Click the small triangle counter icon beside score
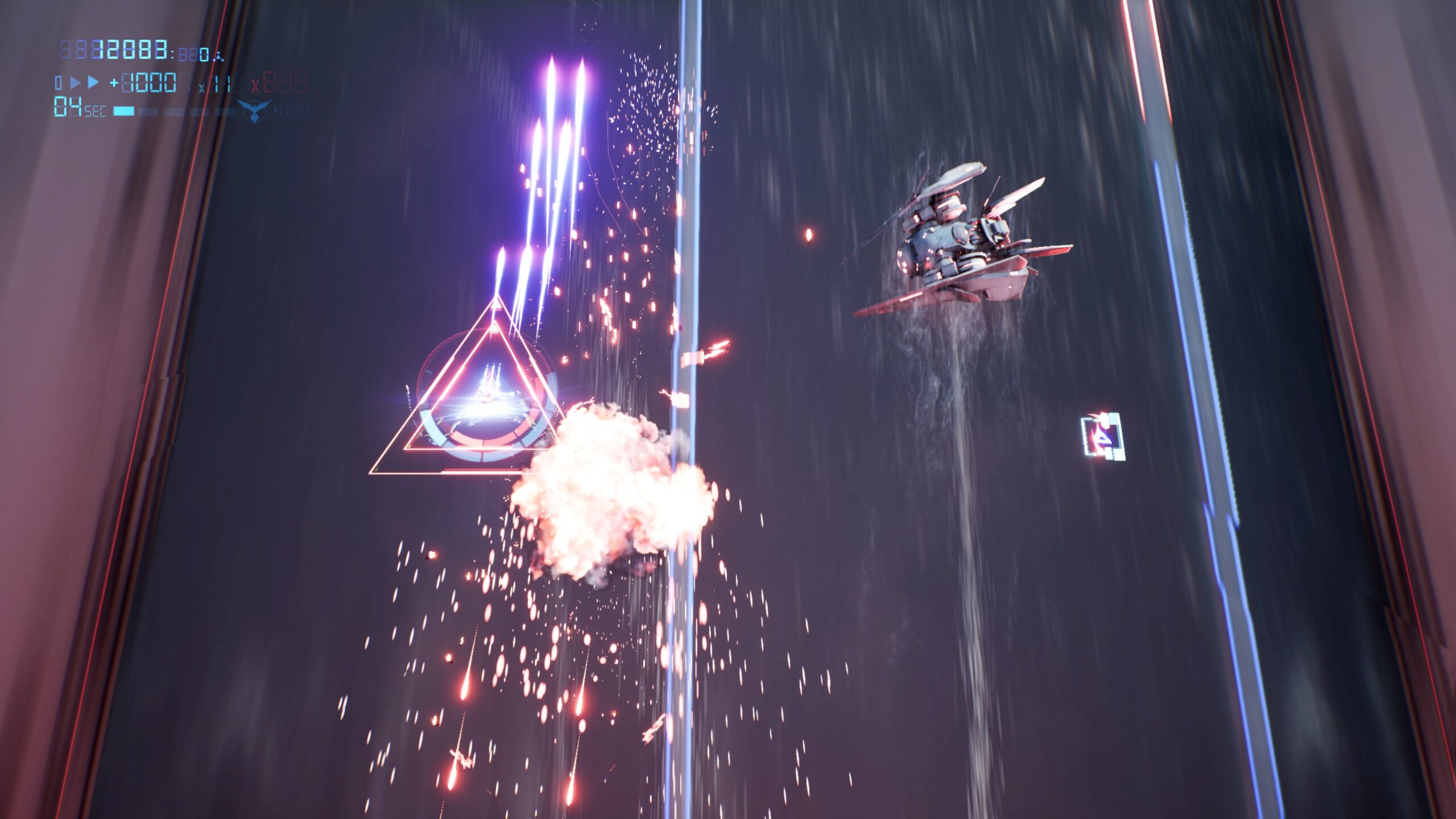The width and height of the screenshot is (1456, 819). click(219, 57)
